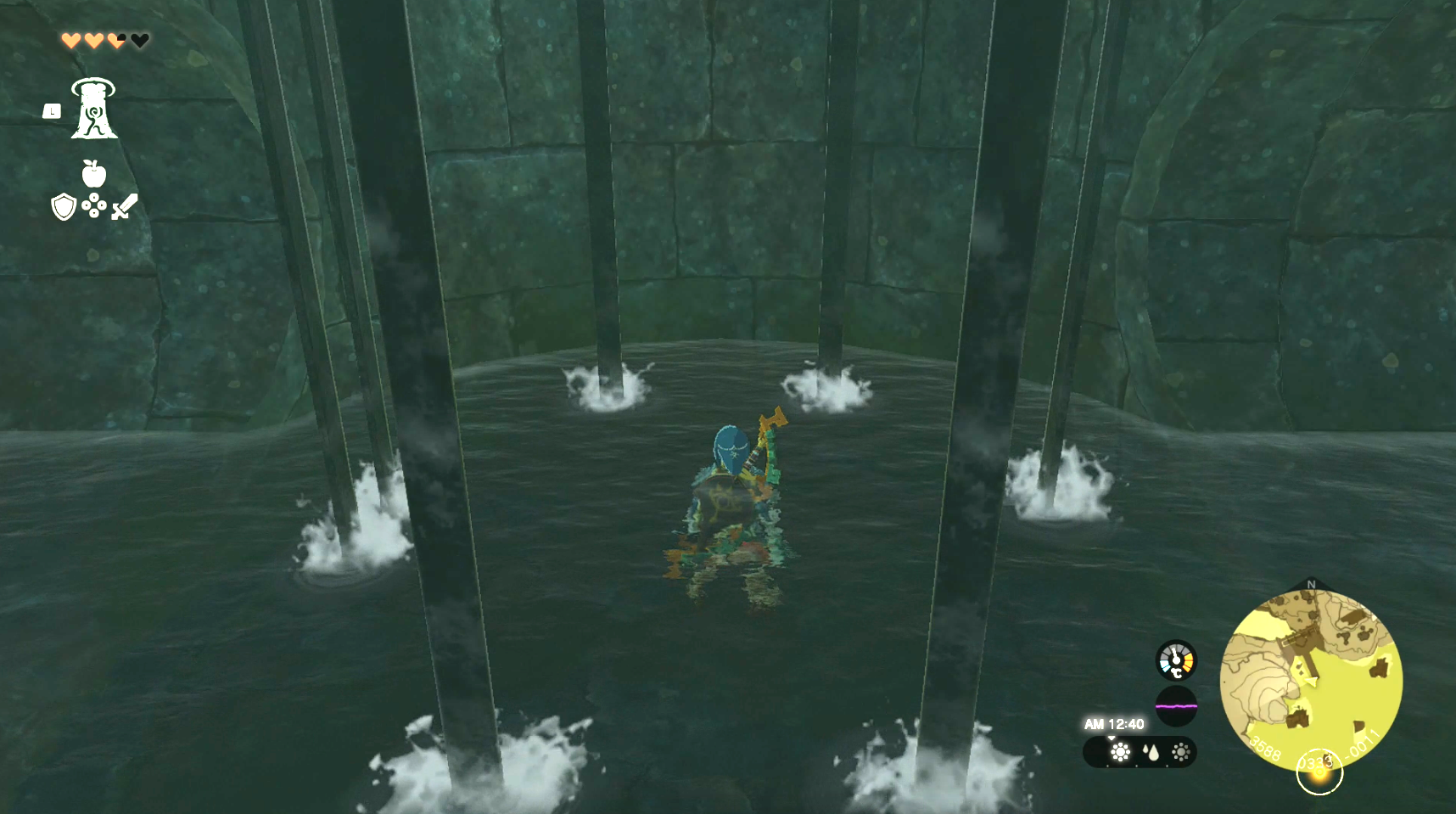Click the apple held-food icon

(x=93, y=176)
